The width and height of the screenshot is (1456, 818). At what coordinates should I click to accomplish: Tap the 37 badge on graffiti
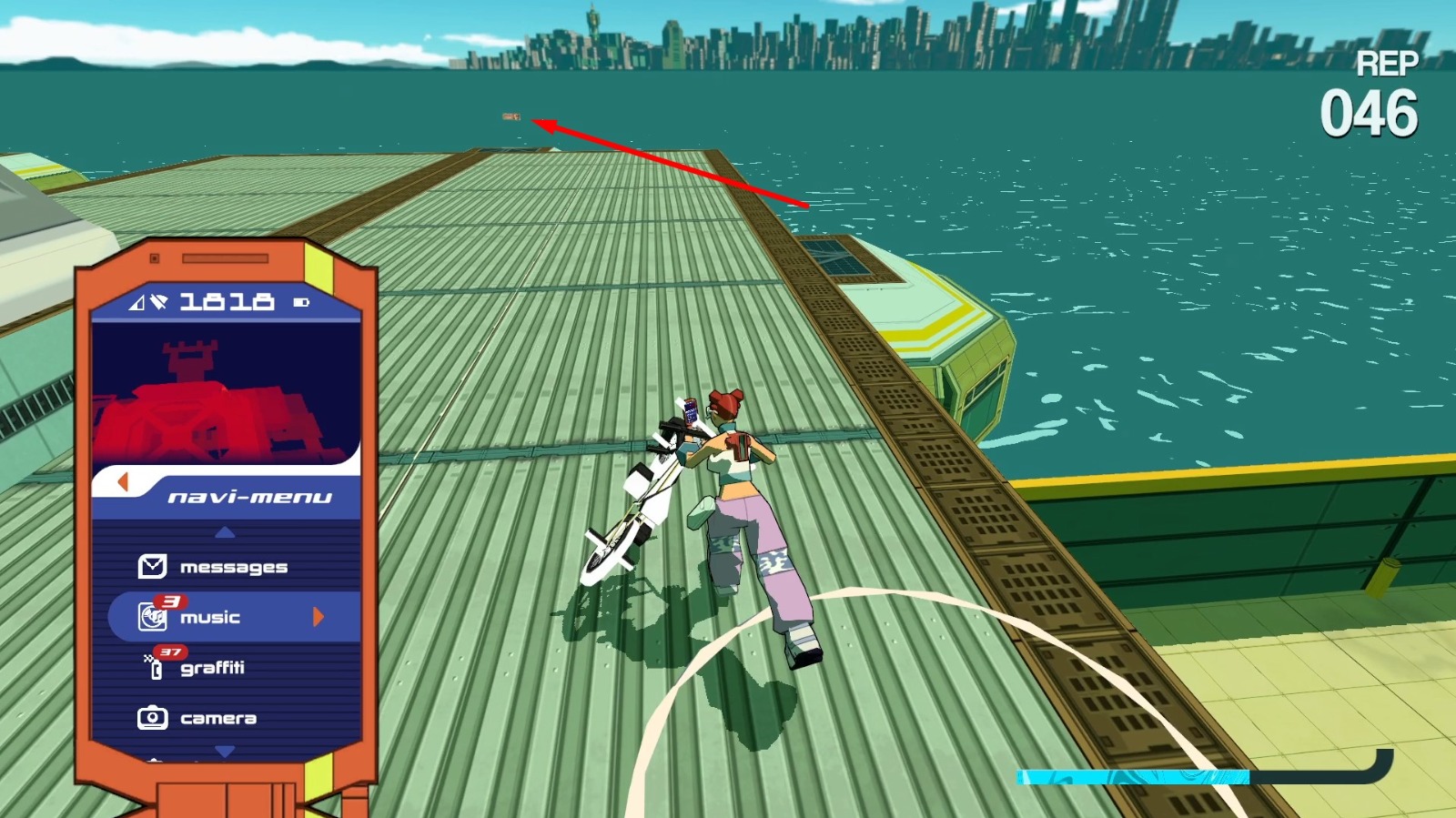[x=169, y=653]
